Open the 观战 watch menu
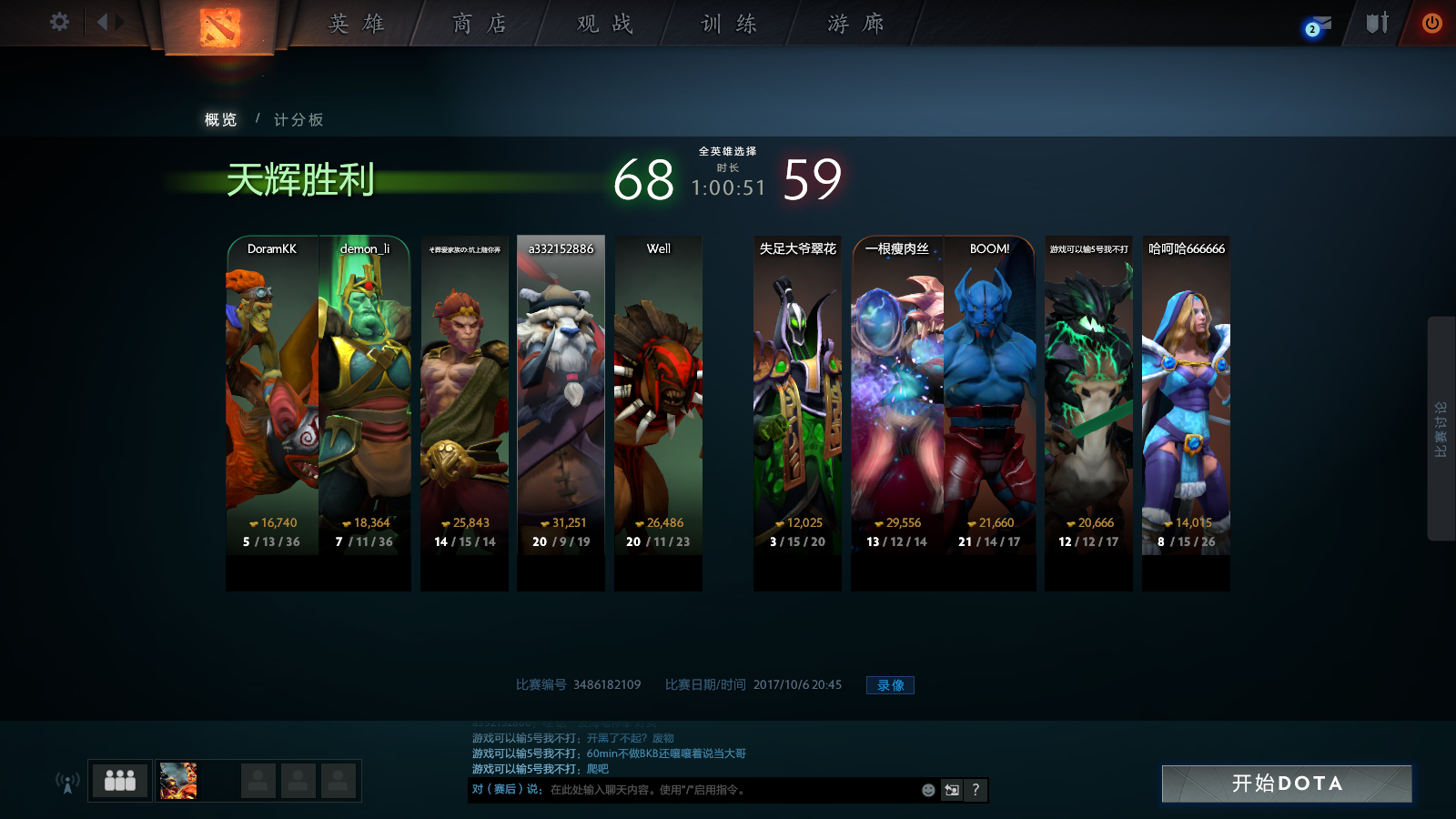The image size is (1456, 819). coord(604,24)
